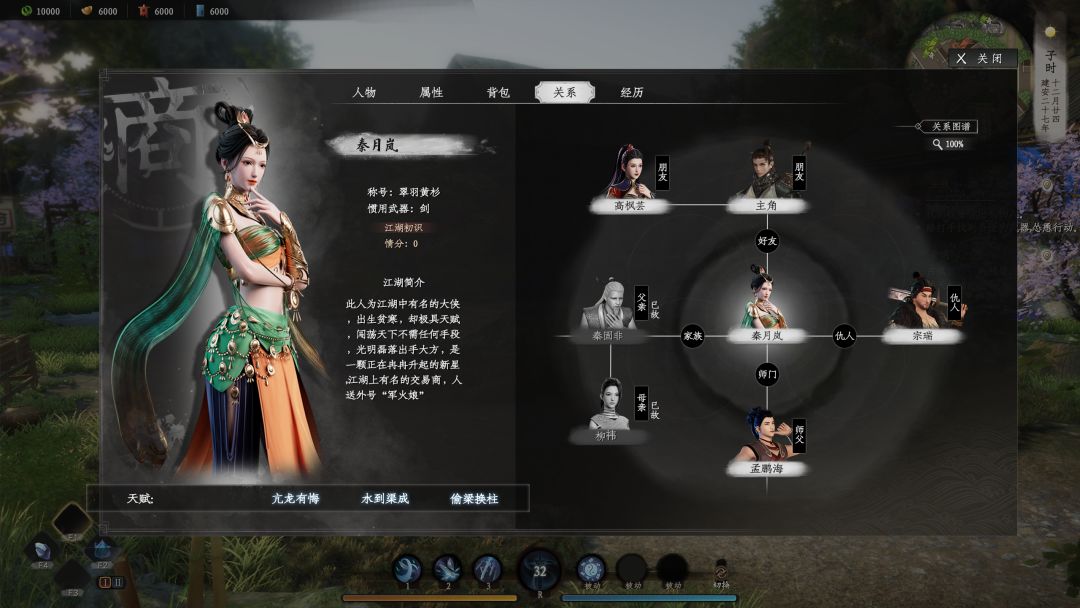Click the 100% zoom magnifier control
This screenshot has height=608, width=1080.
click(947, 144)
